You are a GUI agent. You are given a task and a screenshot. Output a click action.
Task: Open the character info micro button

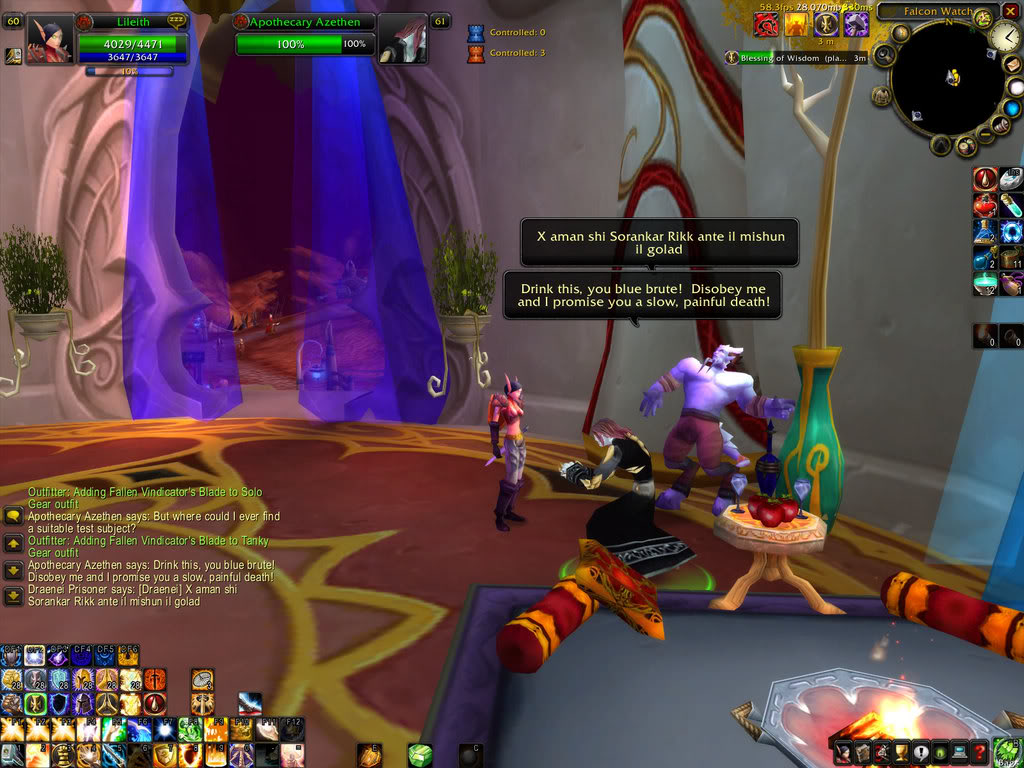pos(842,753)
